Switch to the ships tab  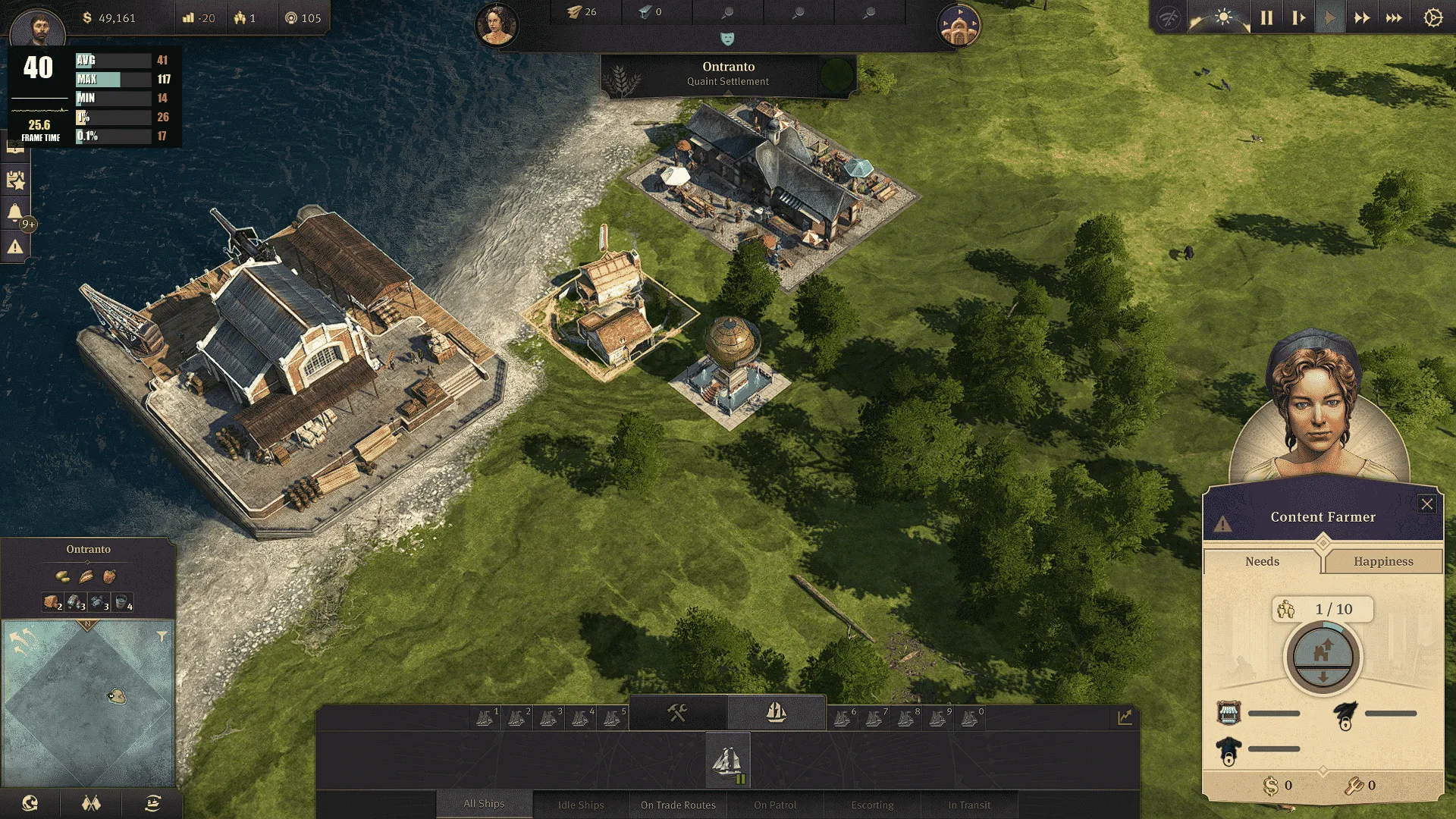tap(776, 713)
